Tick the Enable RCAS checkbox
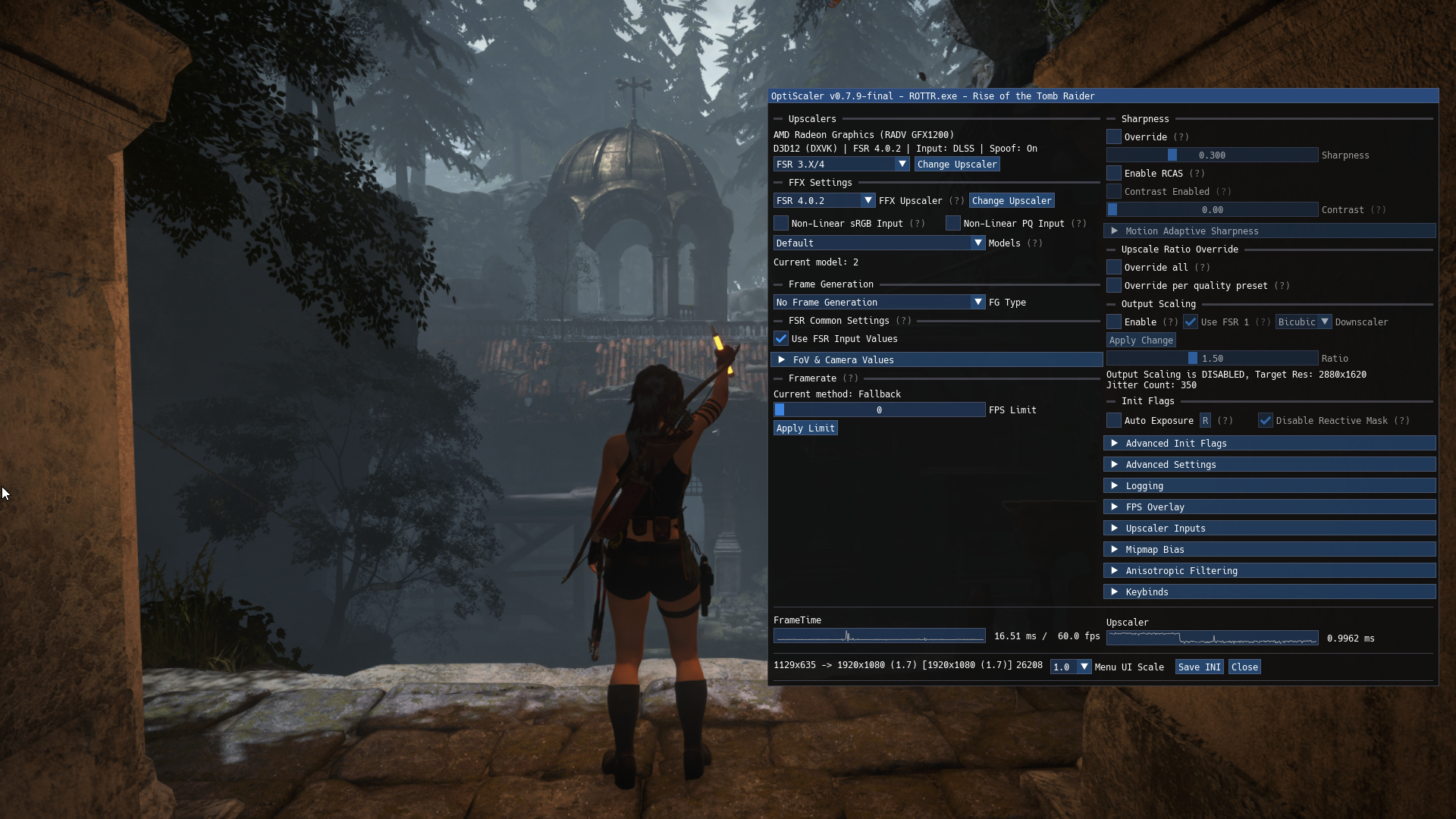1456x819 pixels. [x=1114, y=174]
